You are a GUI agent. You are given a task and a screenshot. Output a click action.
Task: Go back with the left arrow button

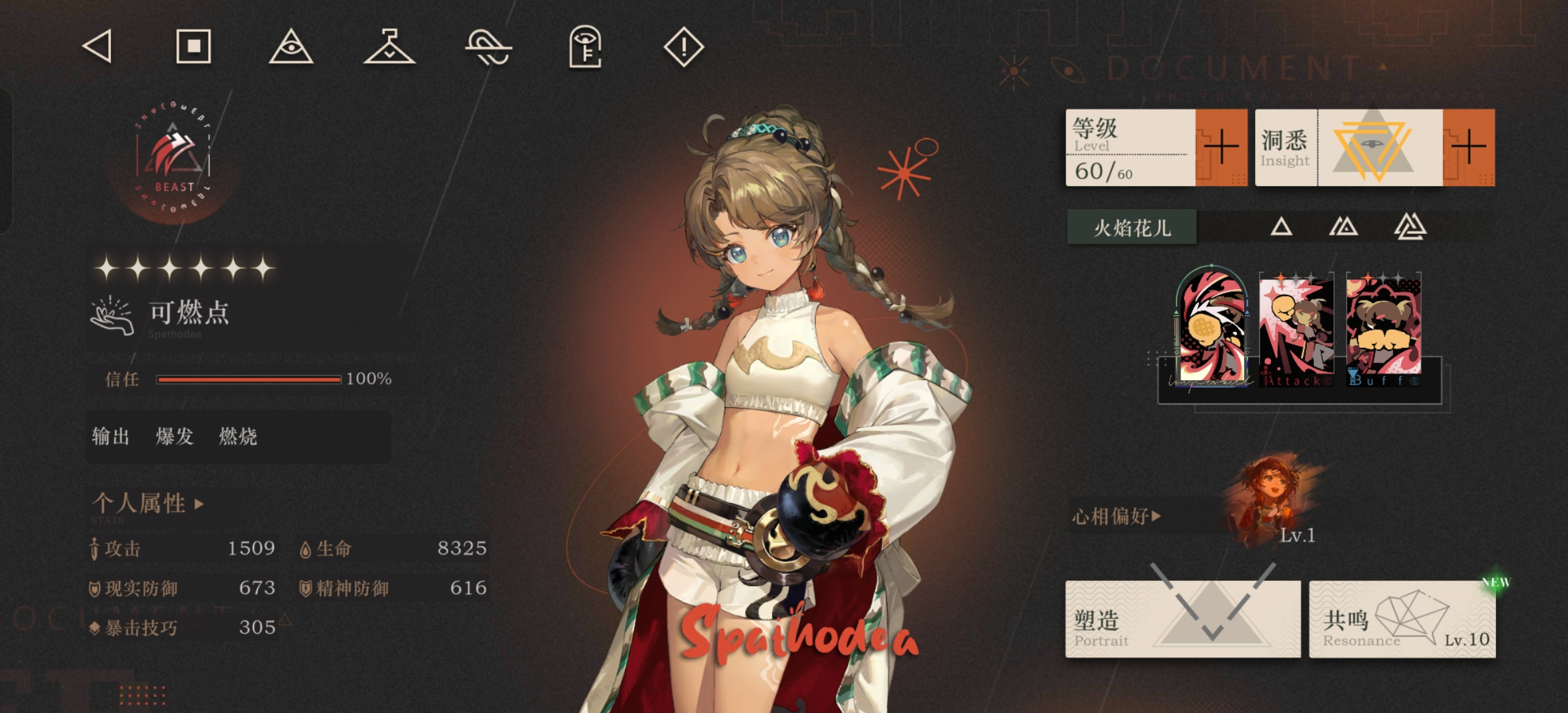[98, 48]
